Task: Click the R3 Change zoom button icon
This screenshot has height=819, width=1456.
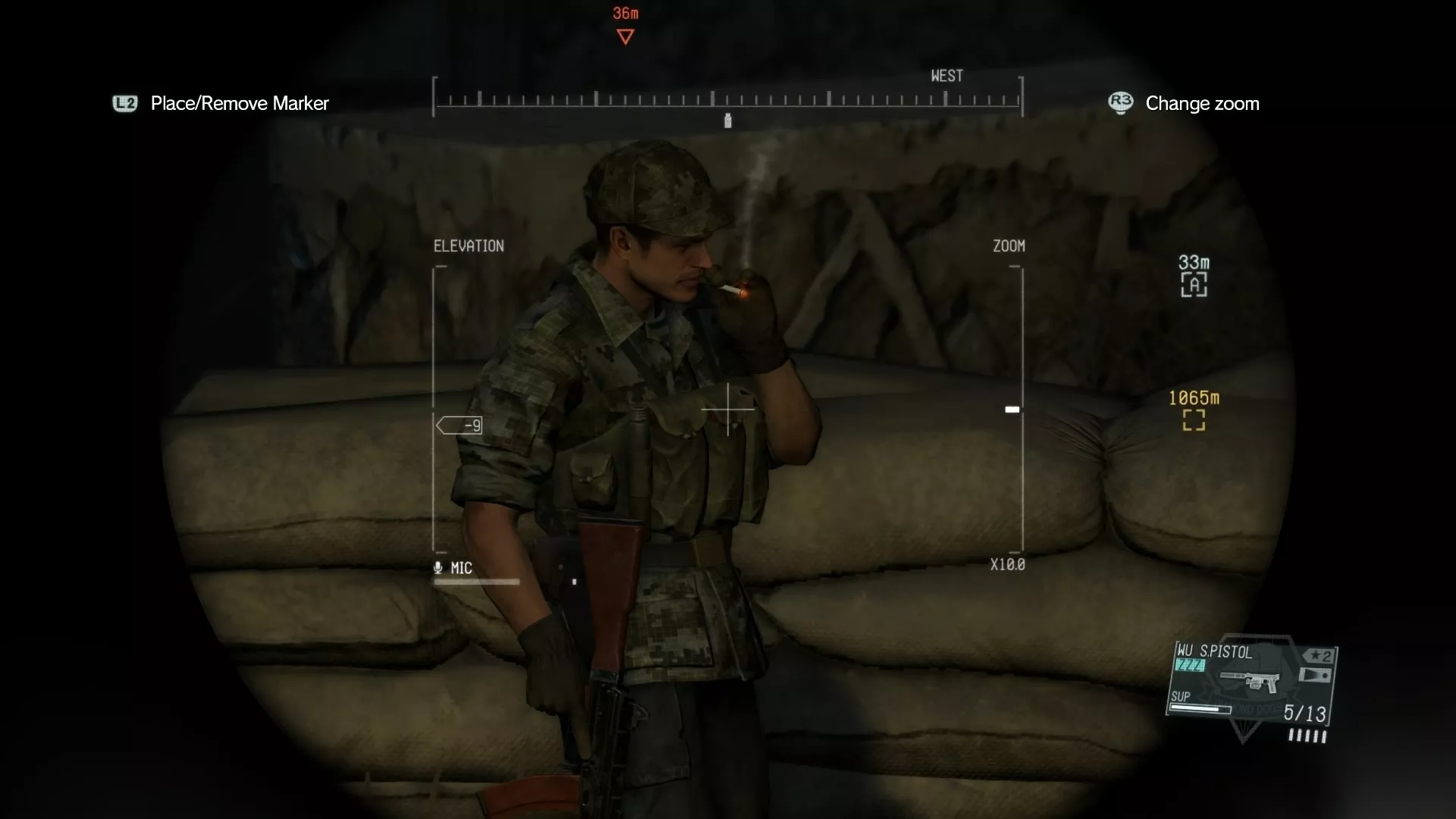Action: click(x=1122, y=103)
